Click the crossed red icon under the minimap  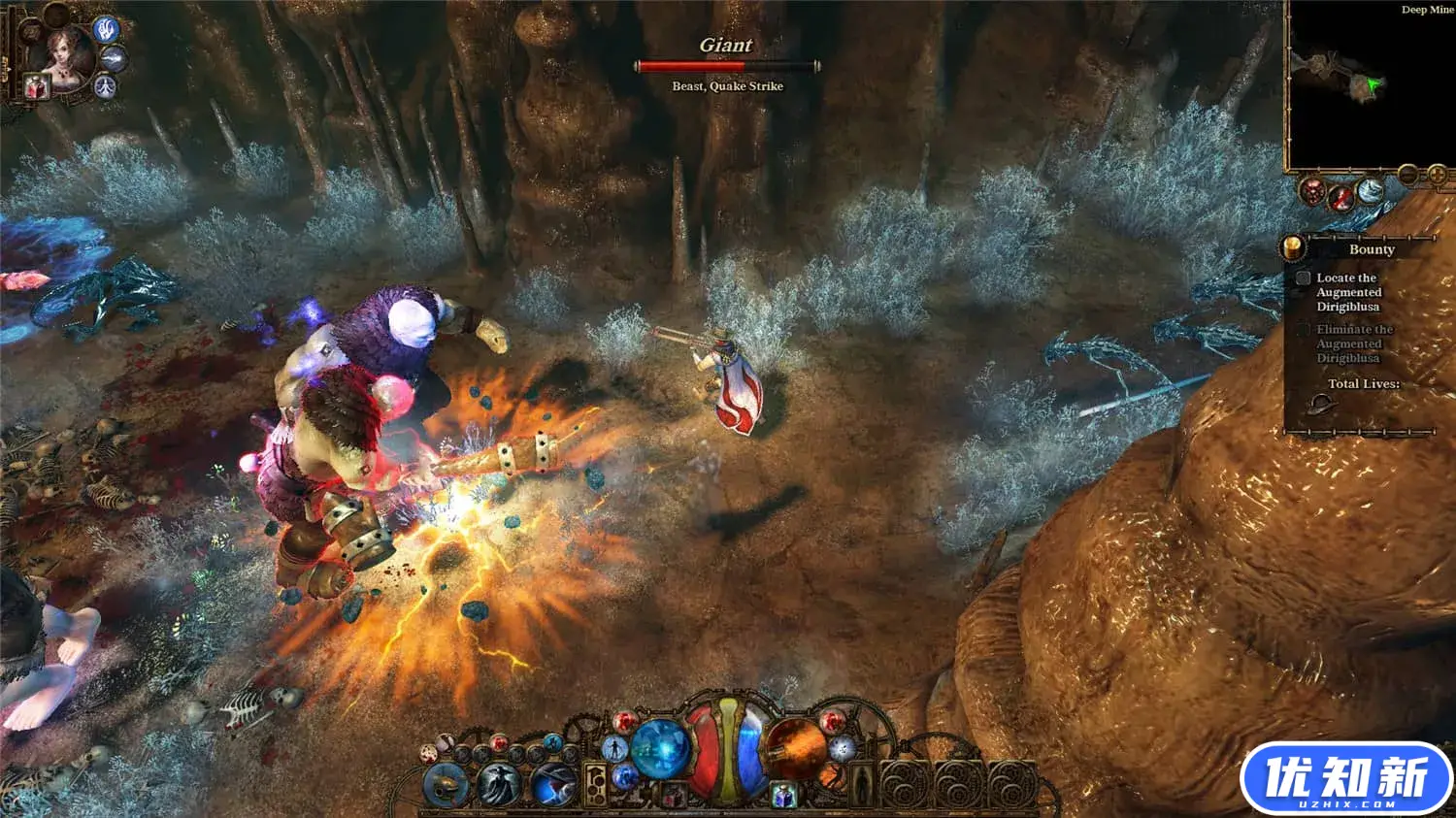[x=1340, y=199]
